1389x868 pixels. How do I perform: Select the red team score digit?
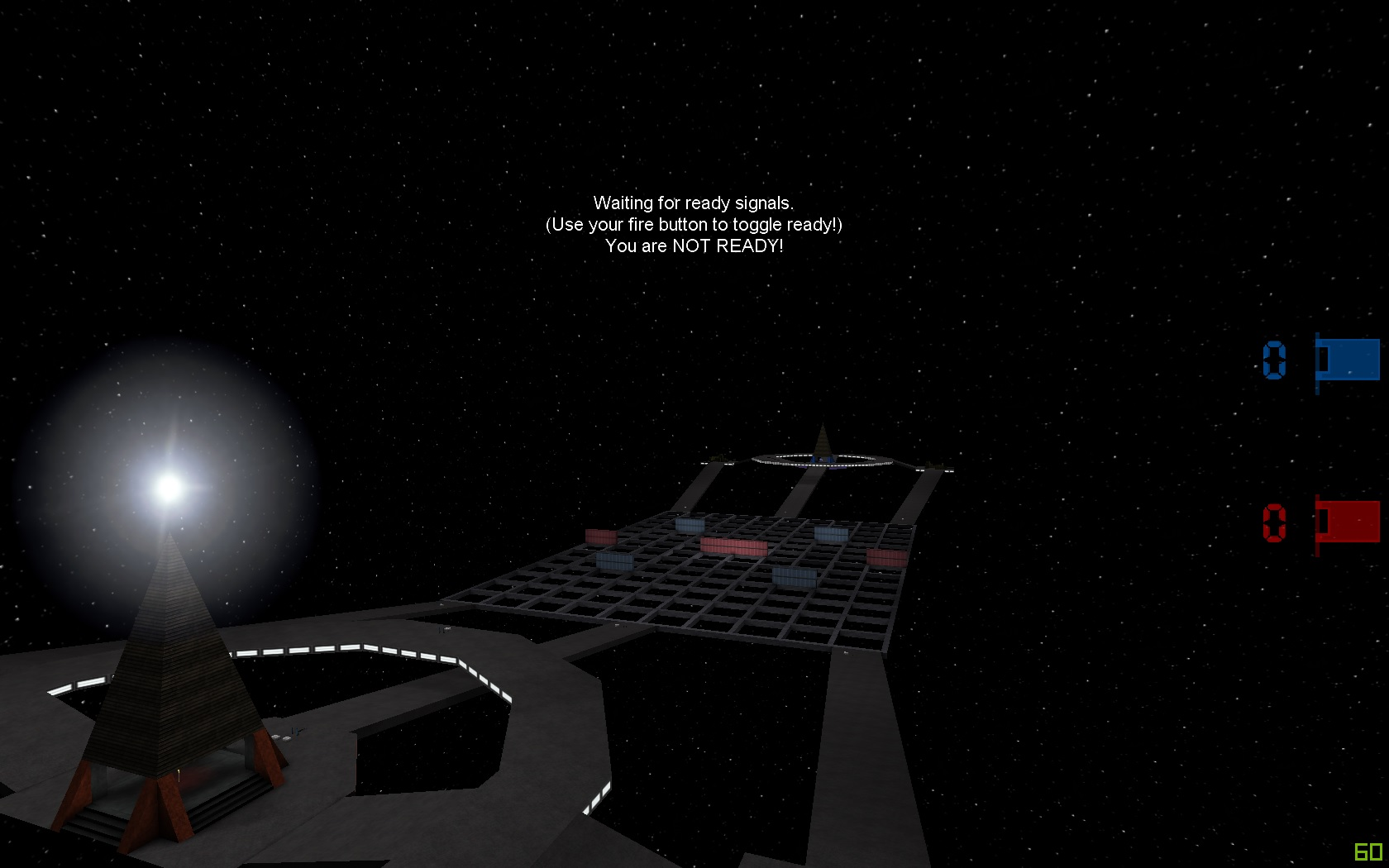1275,521
